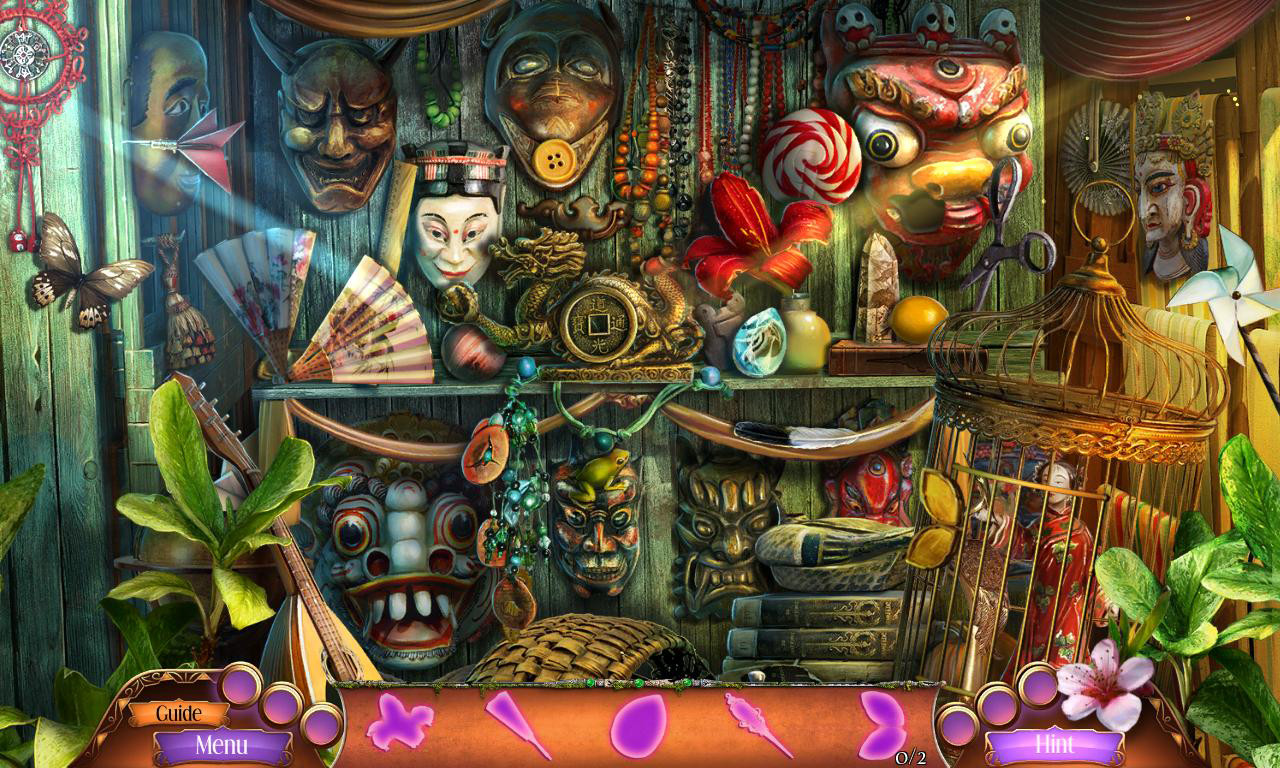
Task: Activate the Hint button
Action: (x=1055, y=745)
